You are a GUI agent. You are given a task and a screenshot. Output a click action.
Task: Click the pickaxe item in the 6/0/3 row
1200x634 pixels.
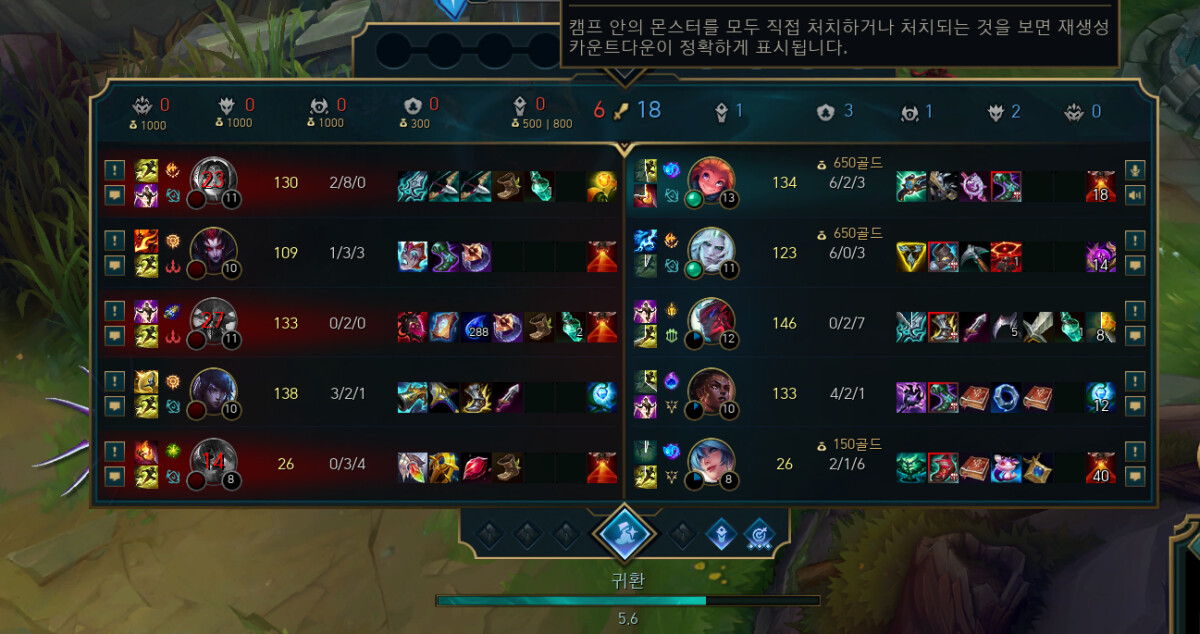(975, 256)
